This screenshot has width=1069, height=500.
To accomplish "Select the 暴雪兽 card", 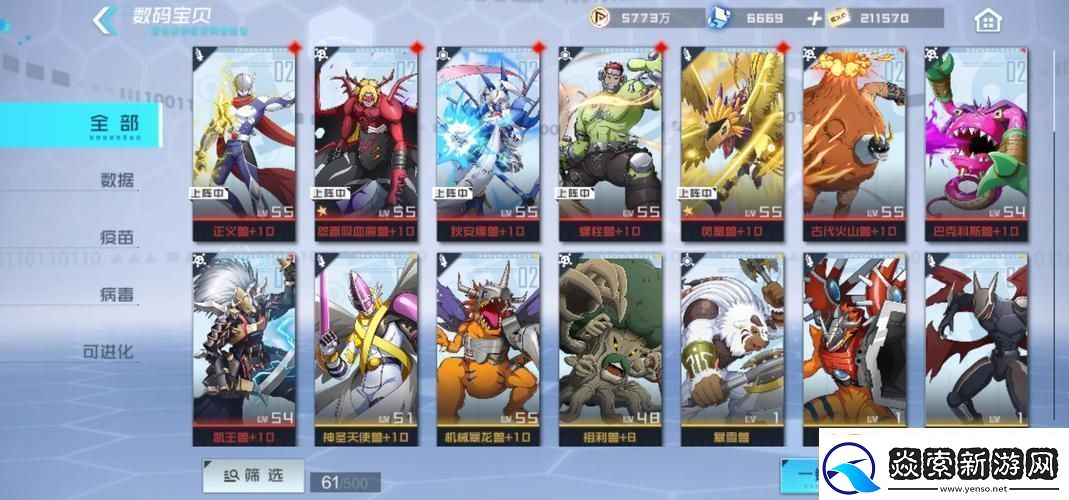I will 733,348.
